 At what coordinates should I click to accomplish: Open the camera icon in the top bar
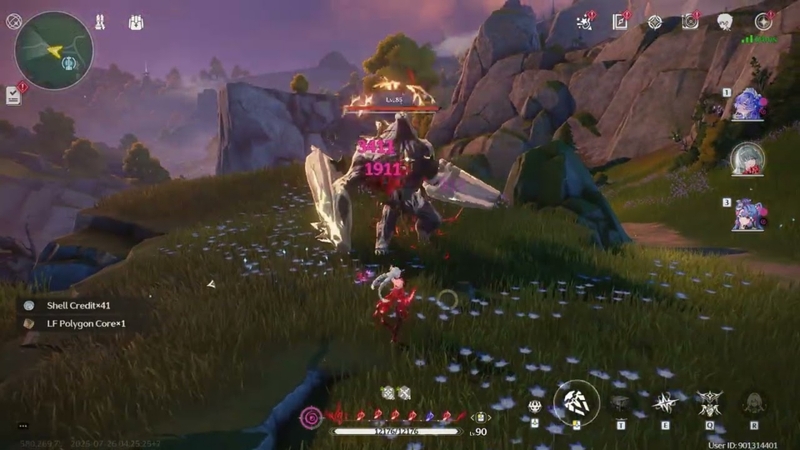690,21
